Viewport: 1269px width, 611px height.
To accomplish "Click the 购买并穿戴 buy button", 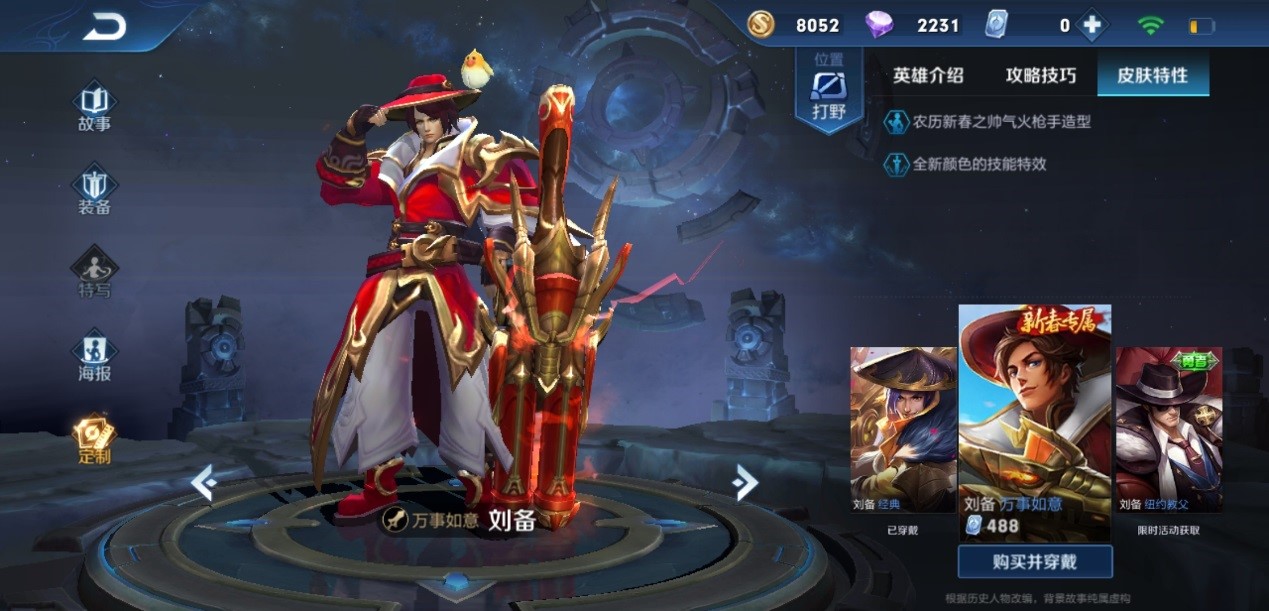I will point(1035,561).
